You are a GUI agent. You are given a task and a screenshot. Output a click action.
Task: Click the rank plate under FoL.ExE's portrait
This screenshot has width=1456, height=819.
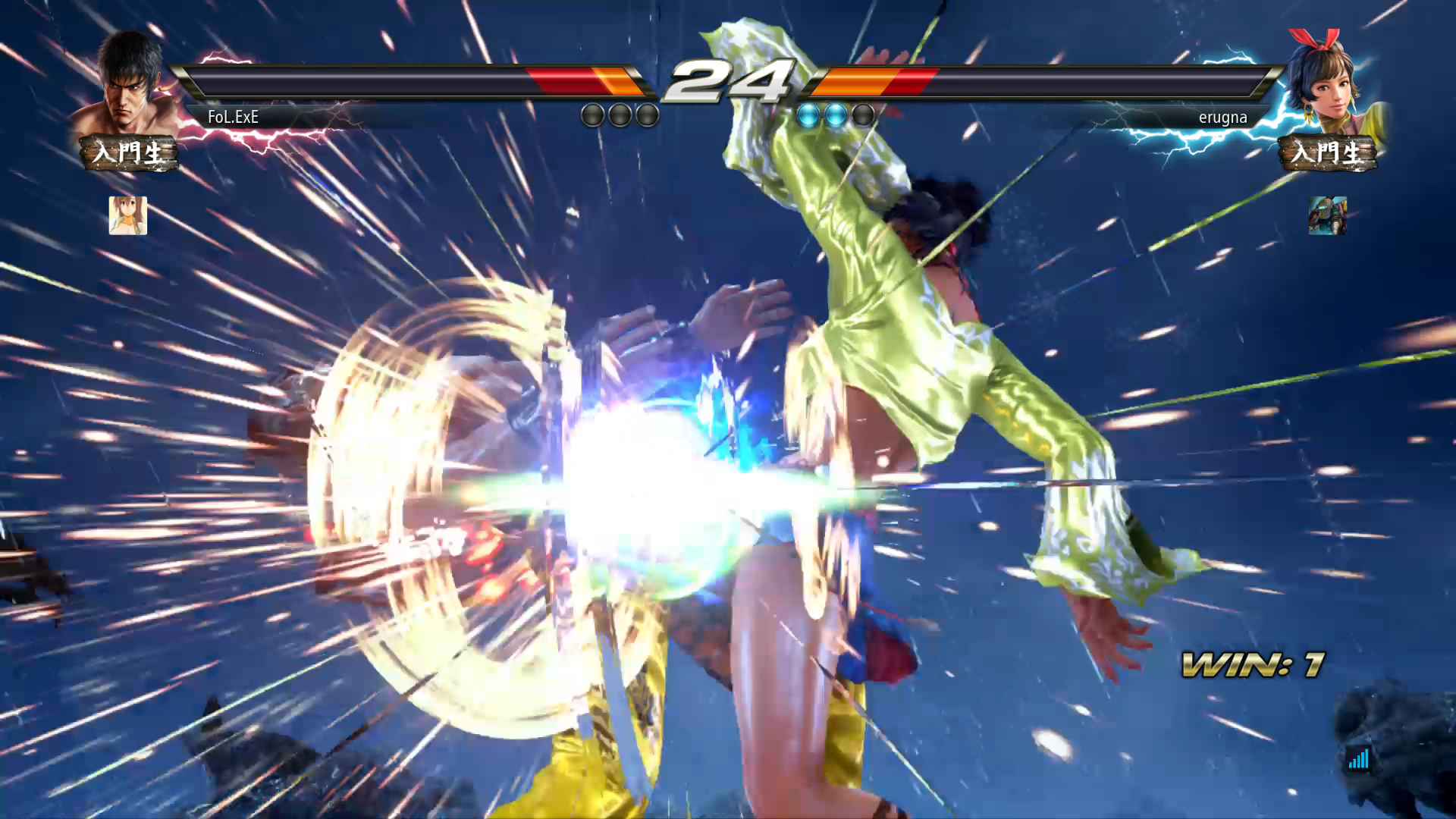(129, 152)
